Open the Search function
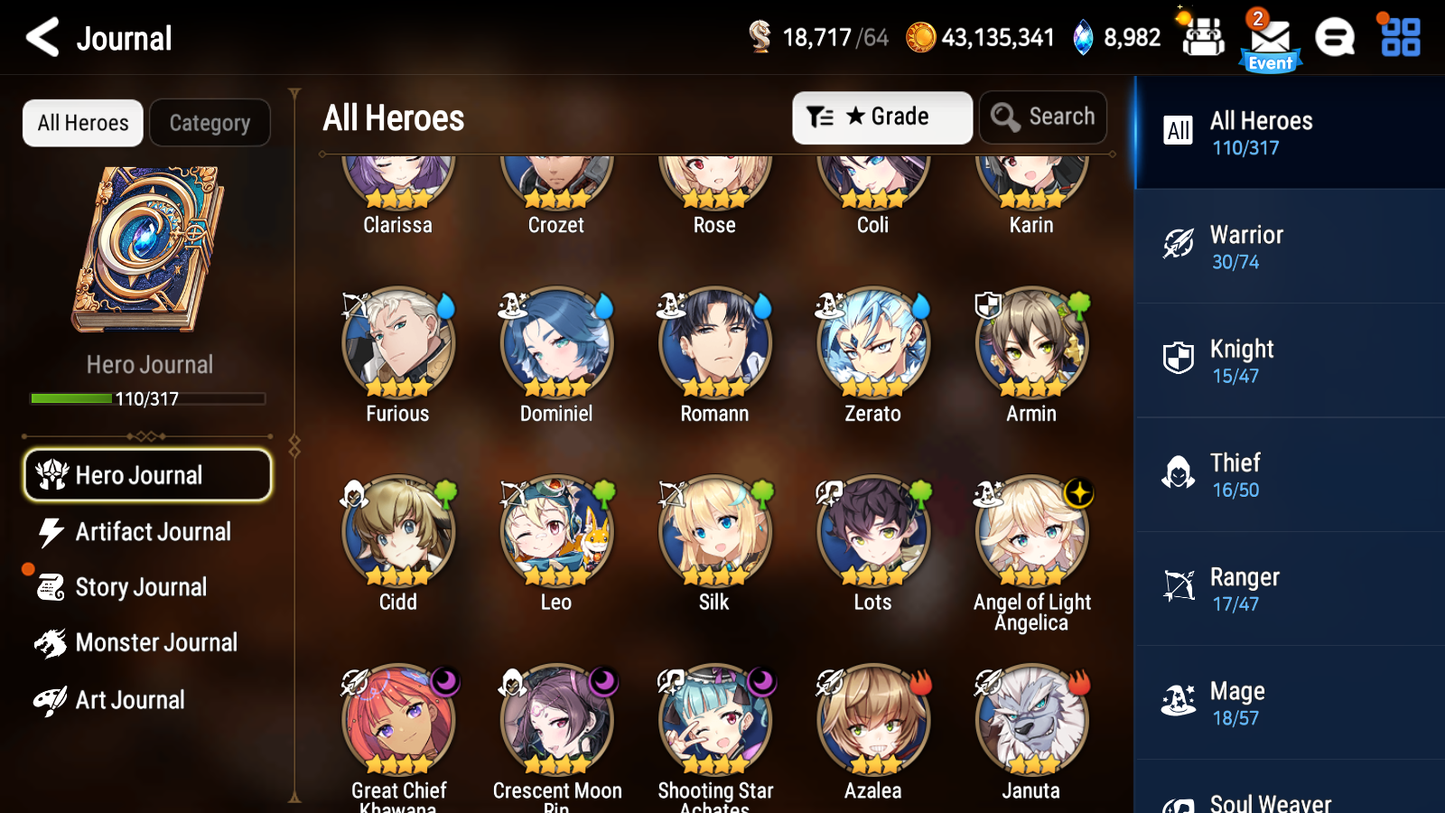Image resolution: width=1445 pixels, height=813 pixels. pos(1043,117)
